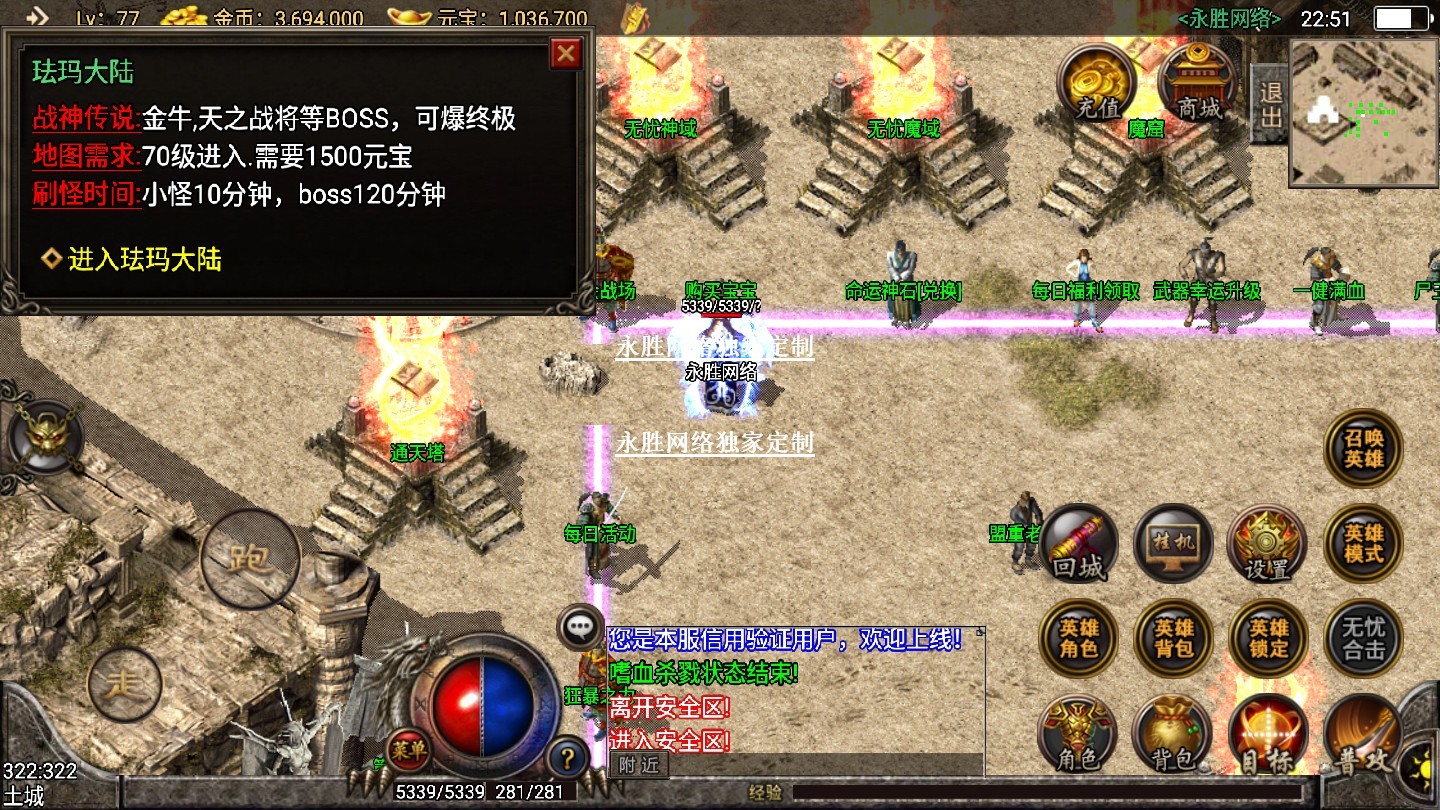This screenshot has height=810, width=1440.
Task: Close the 珐玛大陆 dialog panel
Action: [x=566, y=53]
